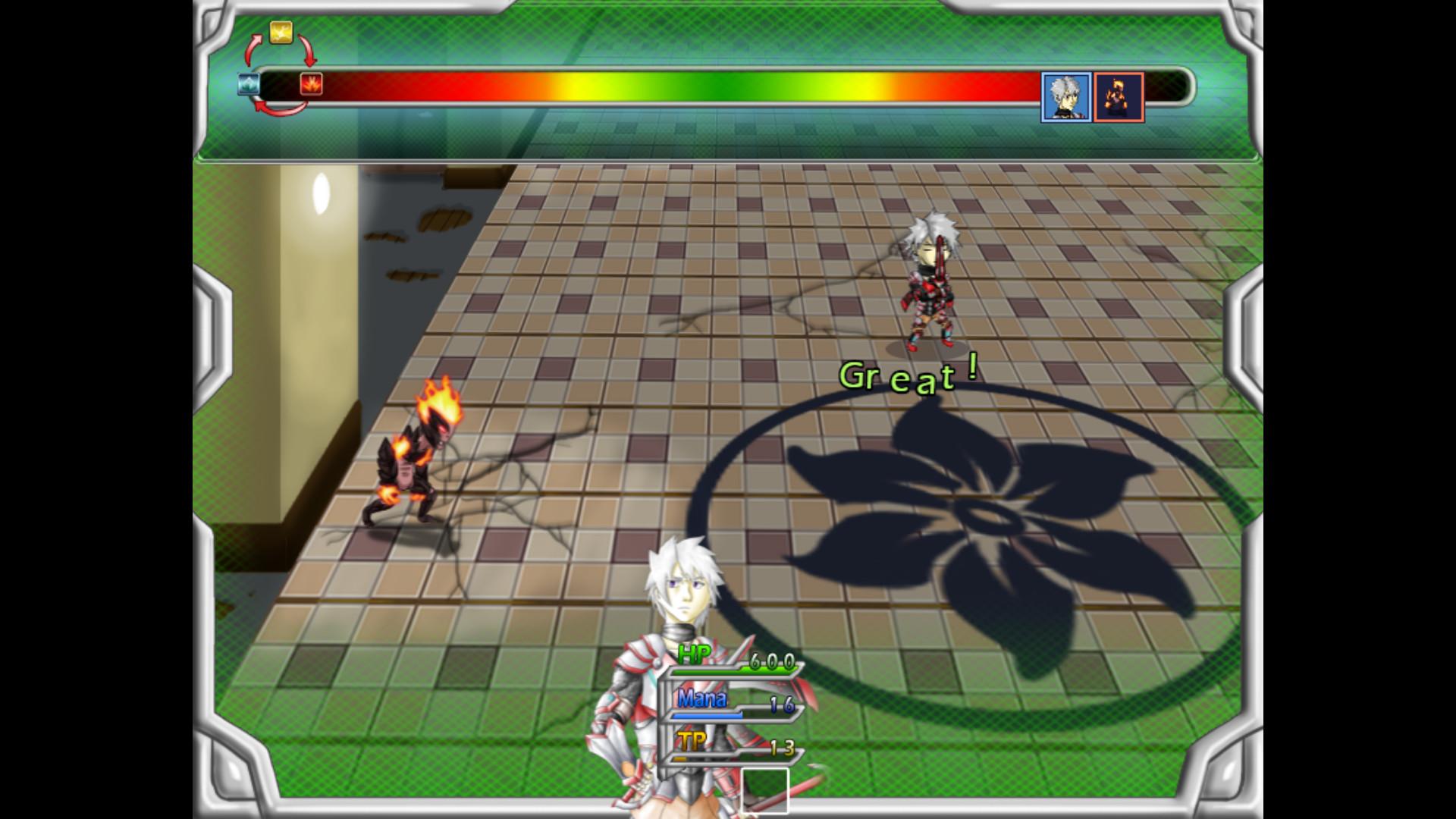
Task: Select the red fire element icon
Action: [311, 83]
